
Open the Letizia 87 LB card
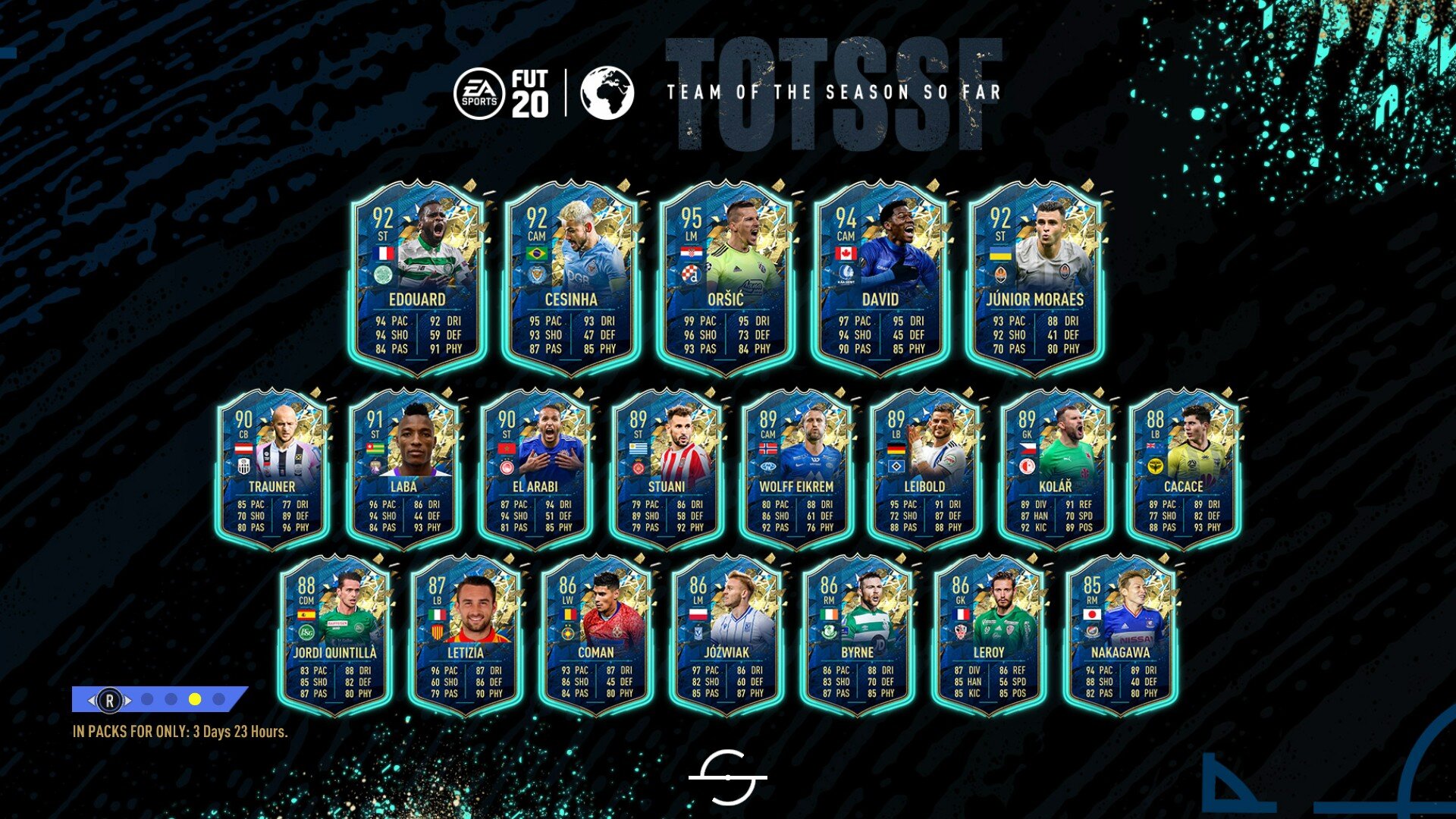[x=466, y=637]
